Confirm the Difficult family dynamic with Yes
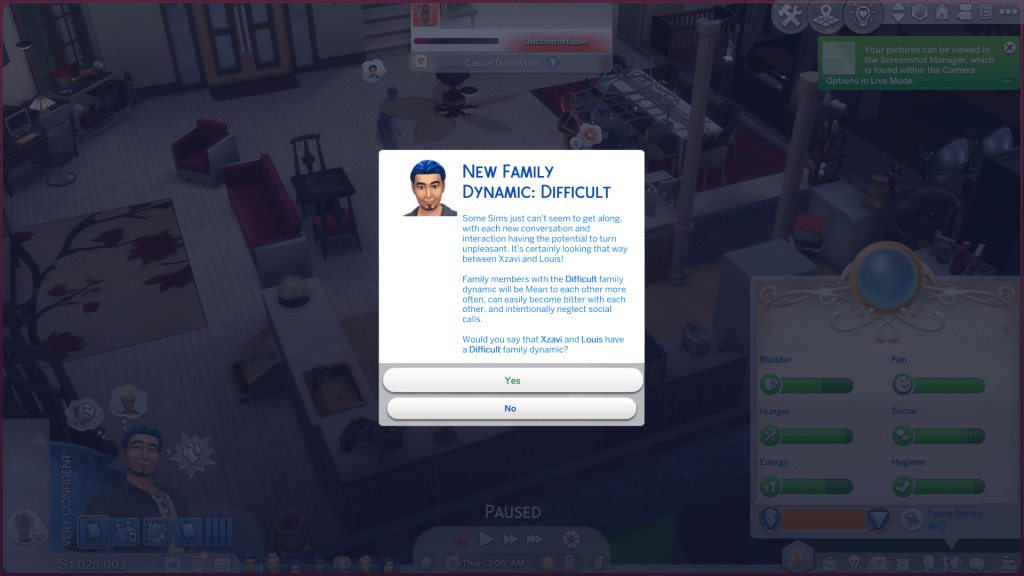 coord(512,380)
